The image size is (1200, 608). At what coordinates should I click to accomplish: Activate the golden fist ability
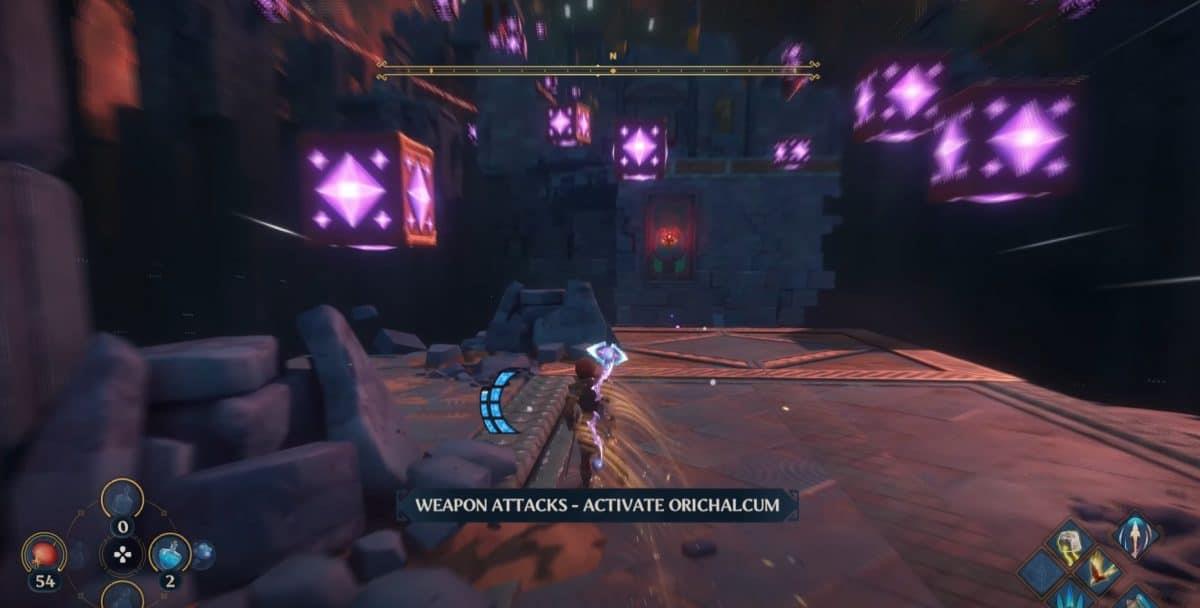pos(1067,545)
